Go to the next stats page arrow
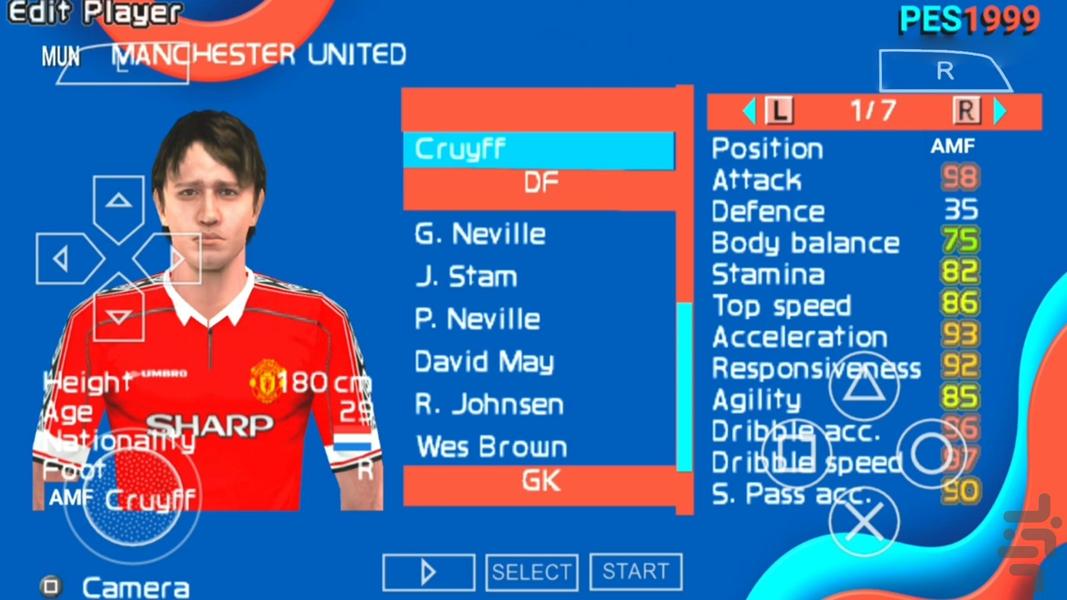1067x600 pixels. pos(1000,111)
